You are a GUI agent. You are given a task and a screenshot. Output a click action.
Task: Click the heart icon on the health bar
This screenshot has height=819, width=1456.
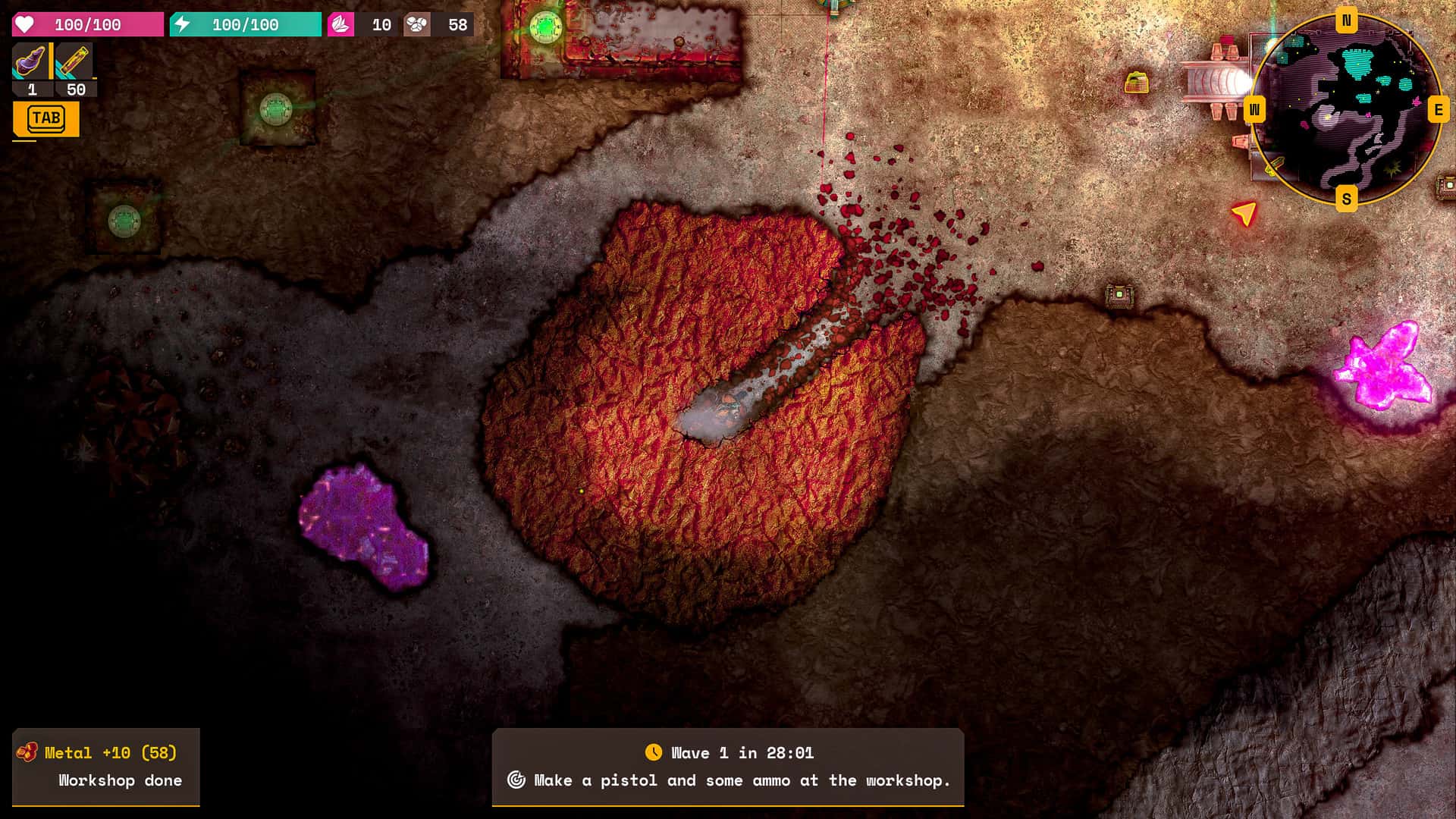[x=24, y=24]
